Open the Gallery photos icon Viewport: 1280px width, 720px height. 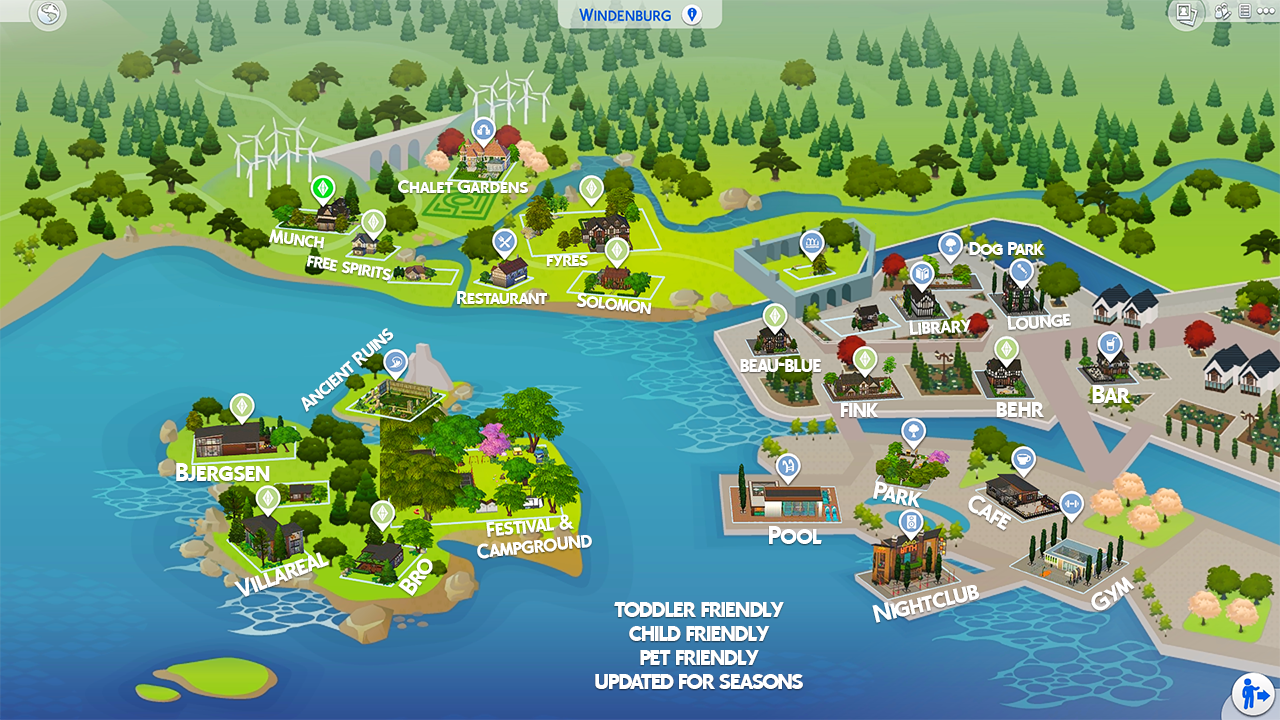(x=1186, y=13)
